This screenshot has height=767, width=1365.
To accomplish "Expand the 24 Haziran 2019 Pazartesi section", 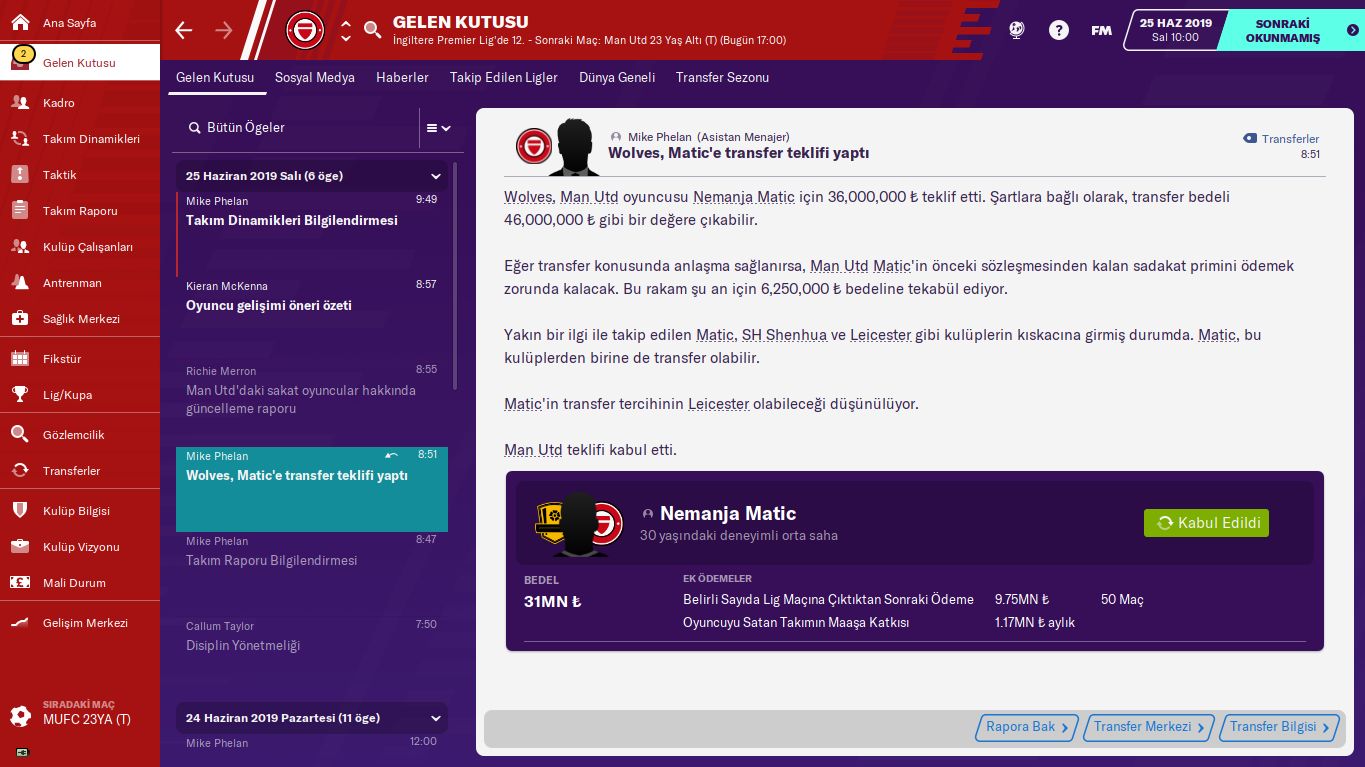I will pyautogui.click(x=435, y=718).
